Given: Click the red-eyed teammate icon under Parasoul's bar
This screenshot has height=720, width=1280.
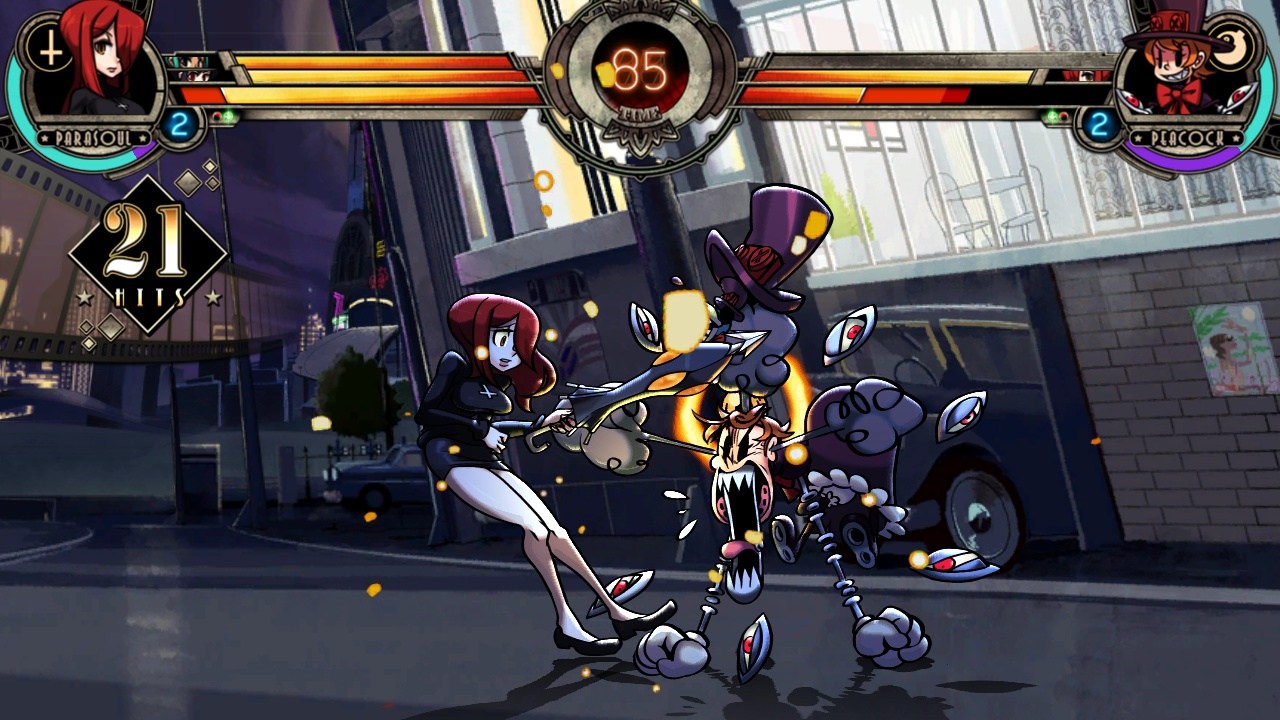Looking at the screenshot, I should point(193,77).
